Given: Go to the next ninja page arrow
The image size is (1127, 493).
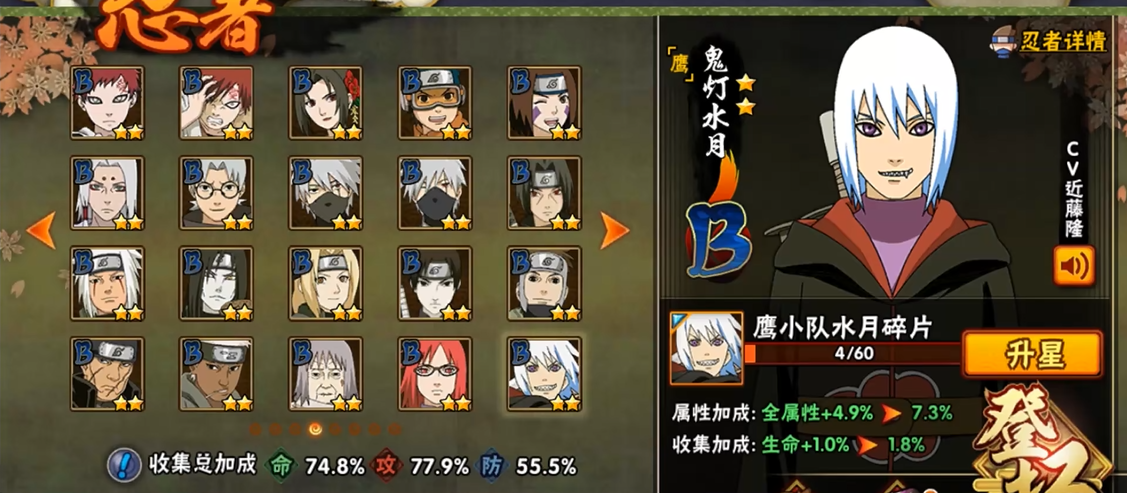Looking at the screenshot, I should coord(614,230).
